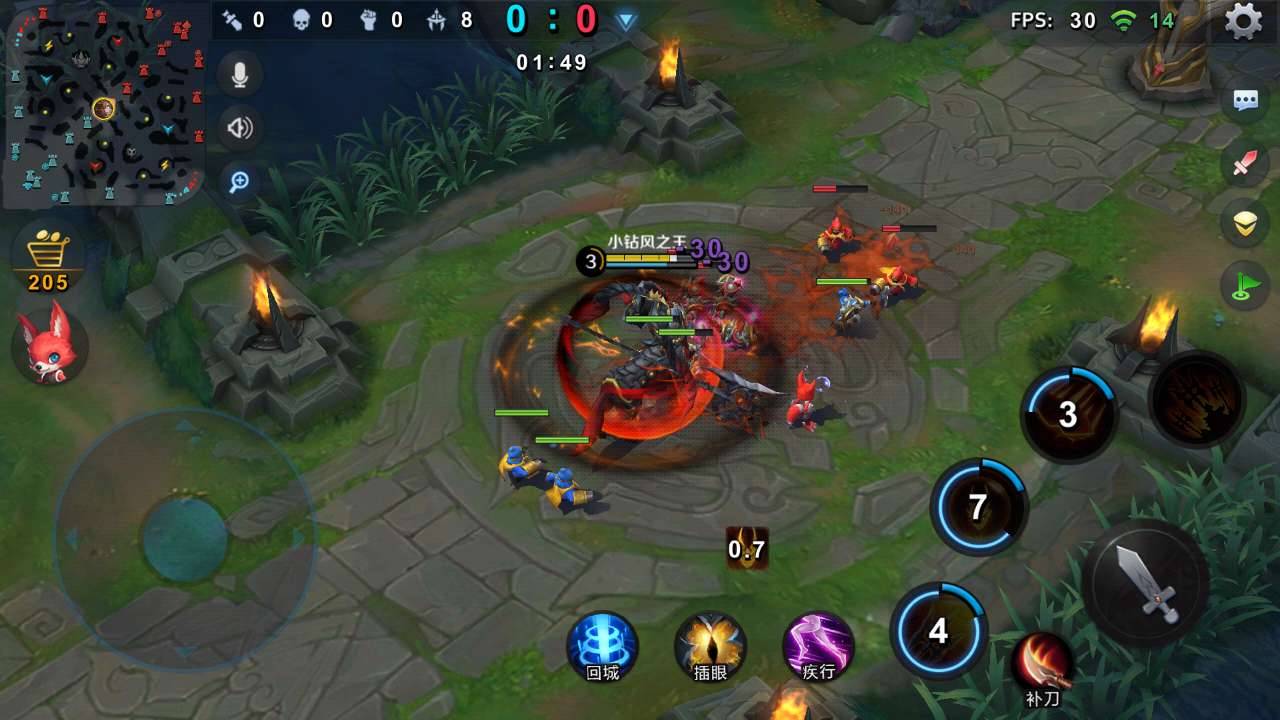Toggle the speaker audio button
This screenshot has height=720, width=1280.
tap(240, 128)
